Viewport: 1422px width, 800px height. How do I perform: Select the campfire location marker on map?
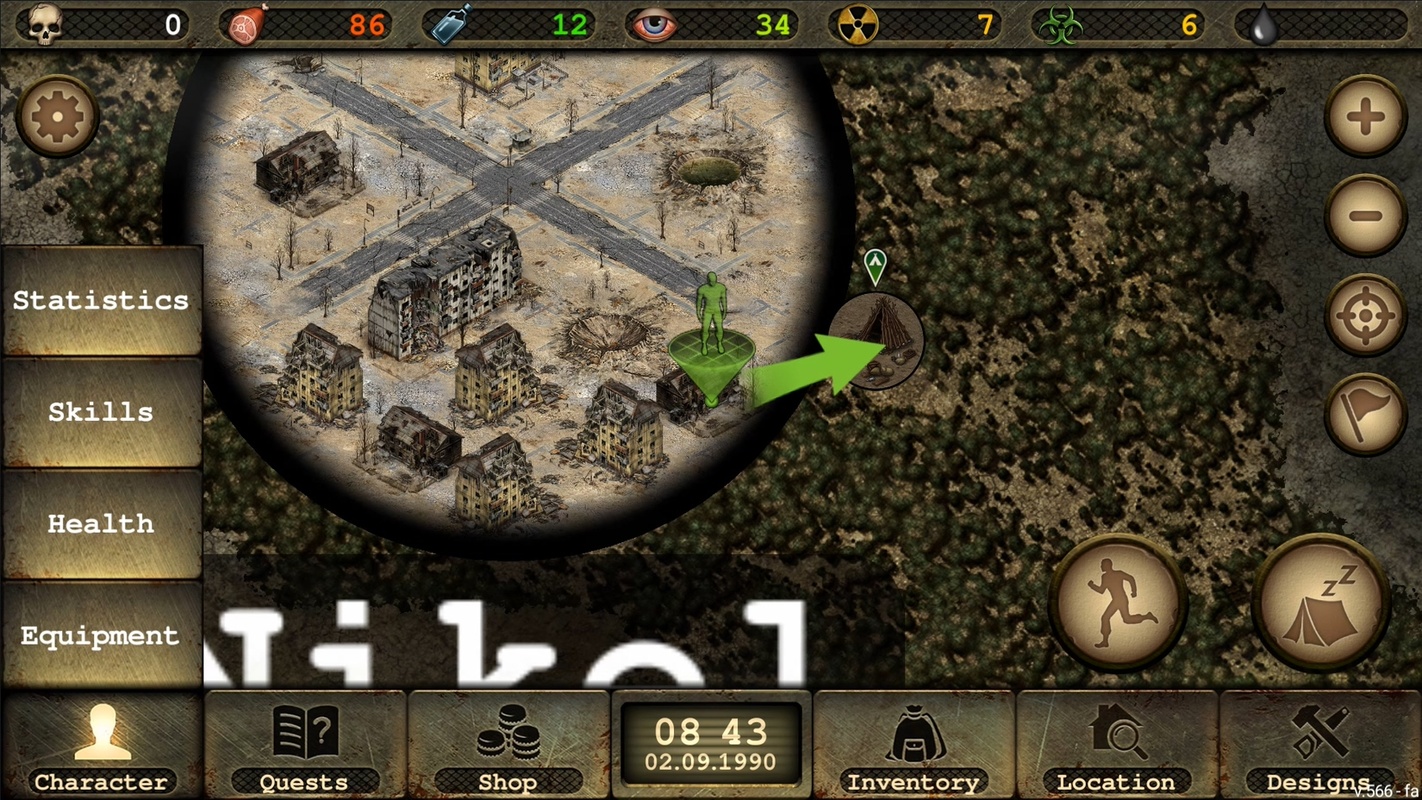[x=877, y=340]
